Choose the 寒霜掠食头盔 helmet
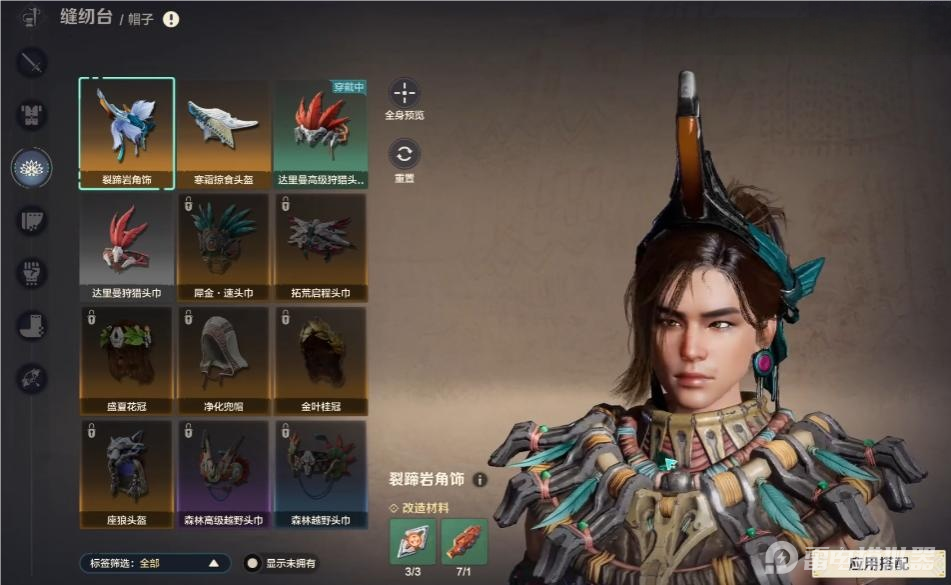The width and height of the screenshot is (951, 585). pyautogui.click(x=224, y=131)
